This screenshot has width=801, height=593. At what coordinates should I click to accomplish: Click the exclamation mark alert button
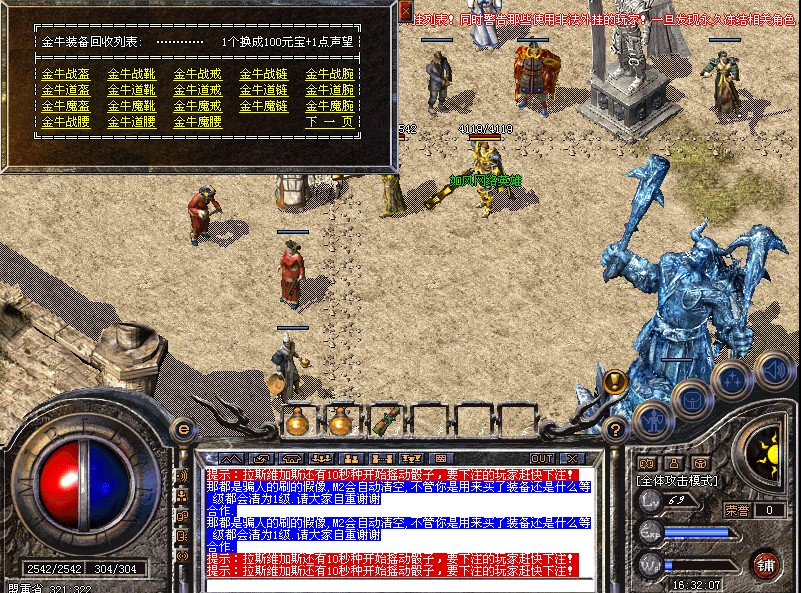[x=616, y=381]
